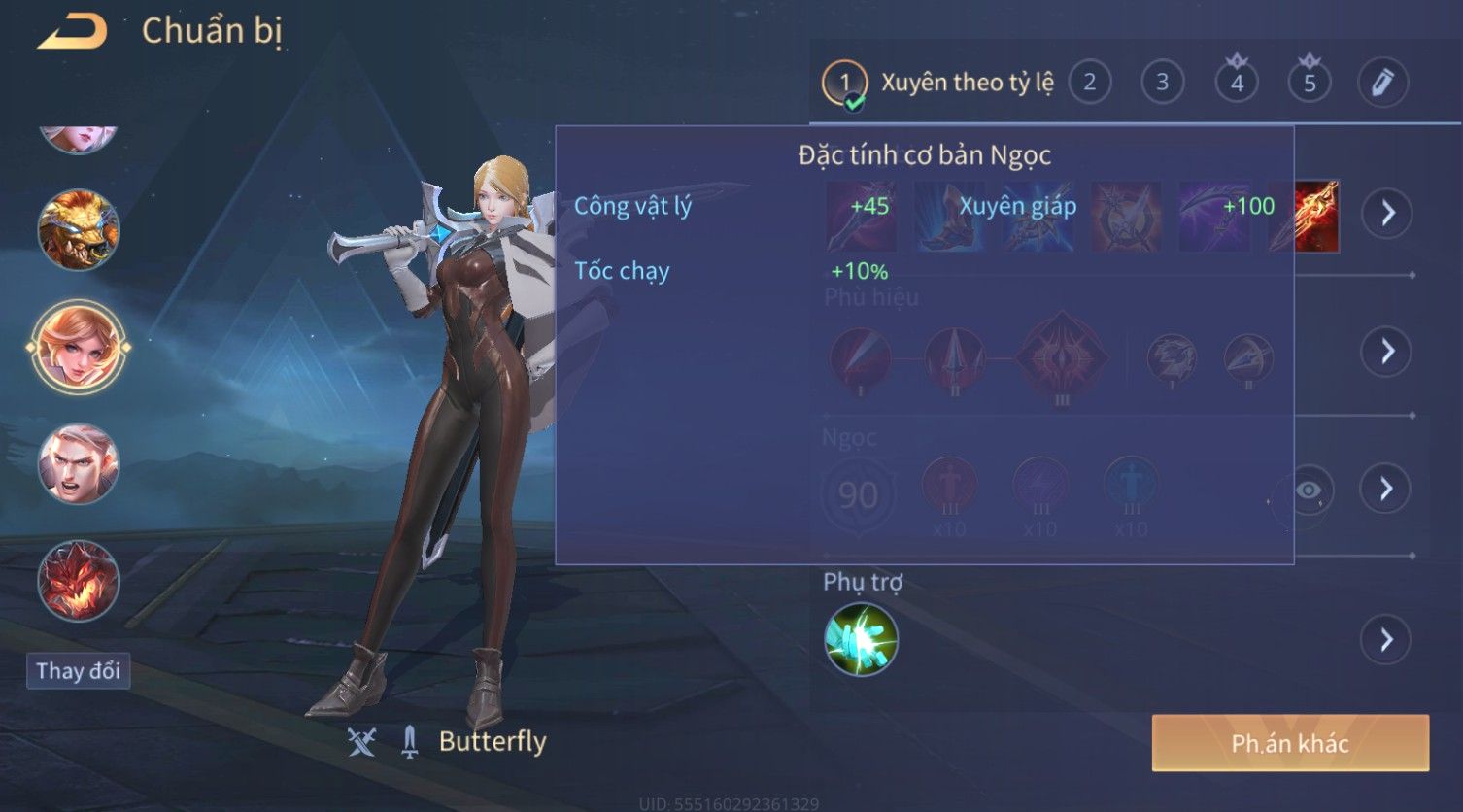This screenshot has width=1463, height=812.
Task: Select build preset number 3
Action: point(1162,83)
